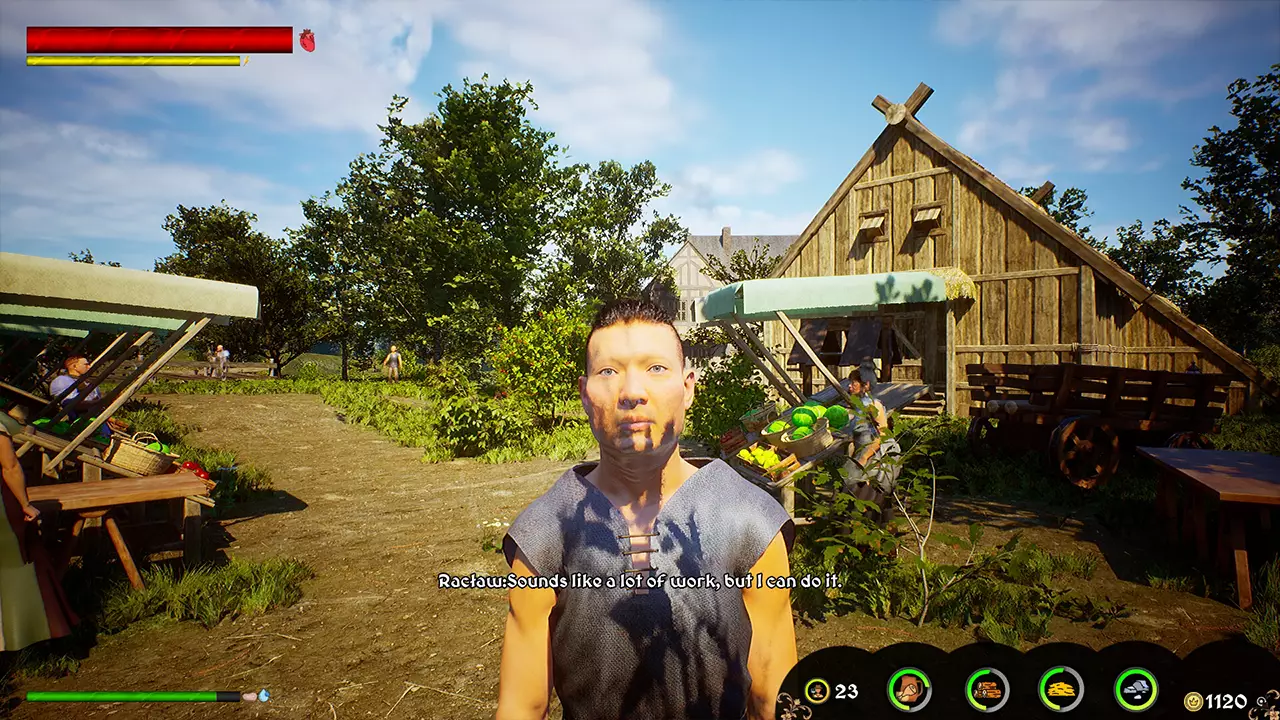
Task: Select the straw pile resource icon
Action: click(1061, 689)
